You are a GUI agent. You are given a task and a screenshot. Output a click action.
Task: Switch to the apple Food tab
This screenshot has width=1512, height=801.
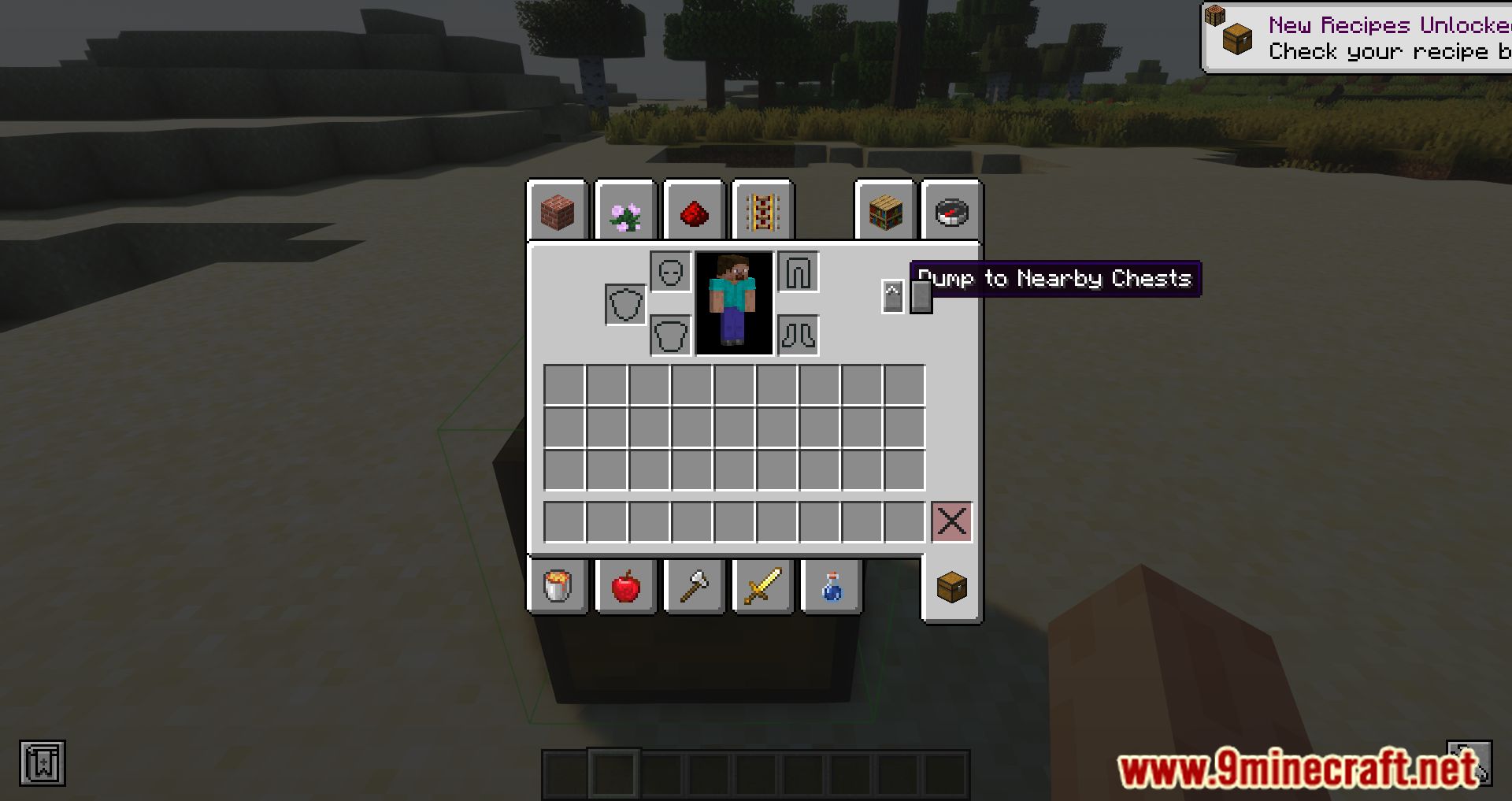coord(625,586)
